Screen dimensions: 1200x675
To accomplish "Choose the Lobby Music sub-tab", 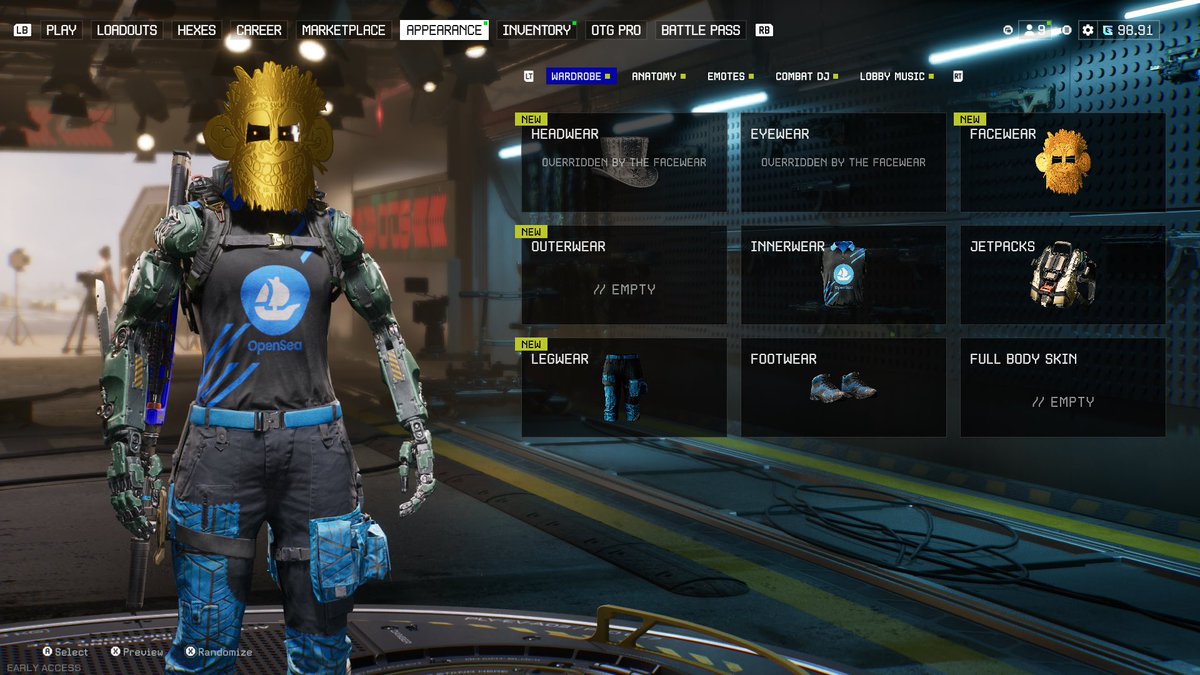I will [x=892, y=76].
